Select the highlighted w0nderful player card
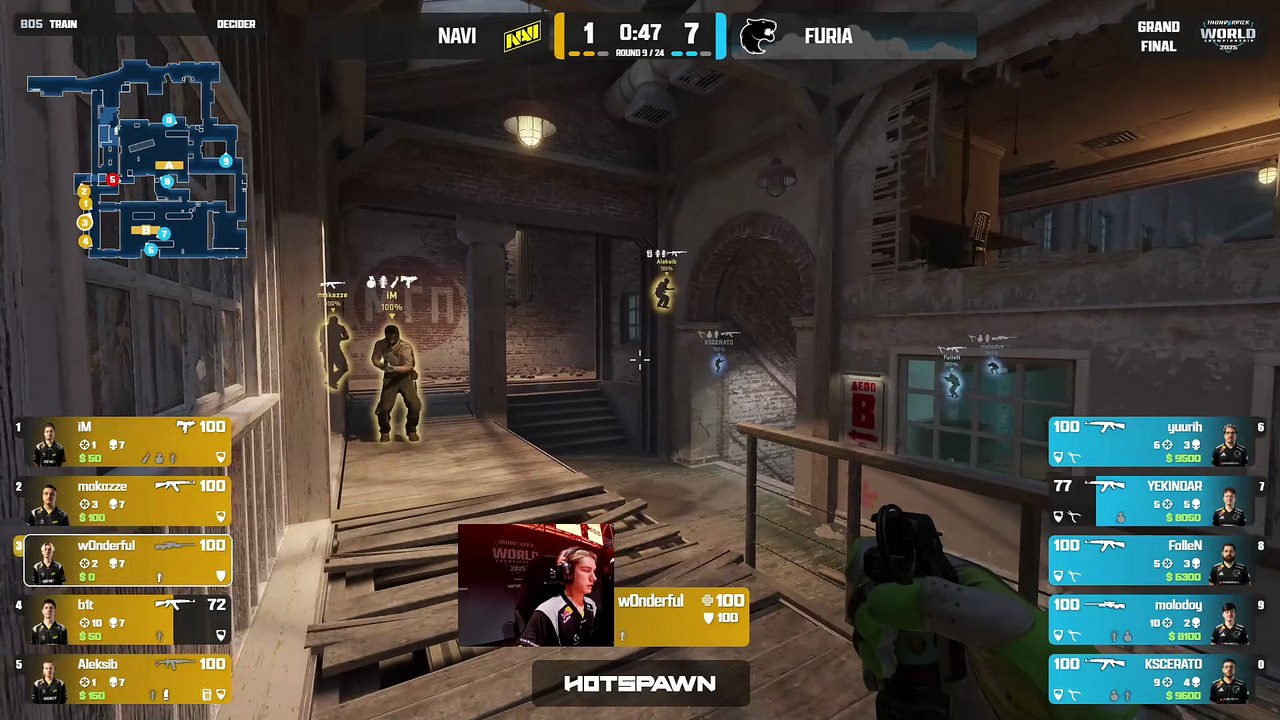The image size is (1280, 720). 128,560
